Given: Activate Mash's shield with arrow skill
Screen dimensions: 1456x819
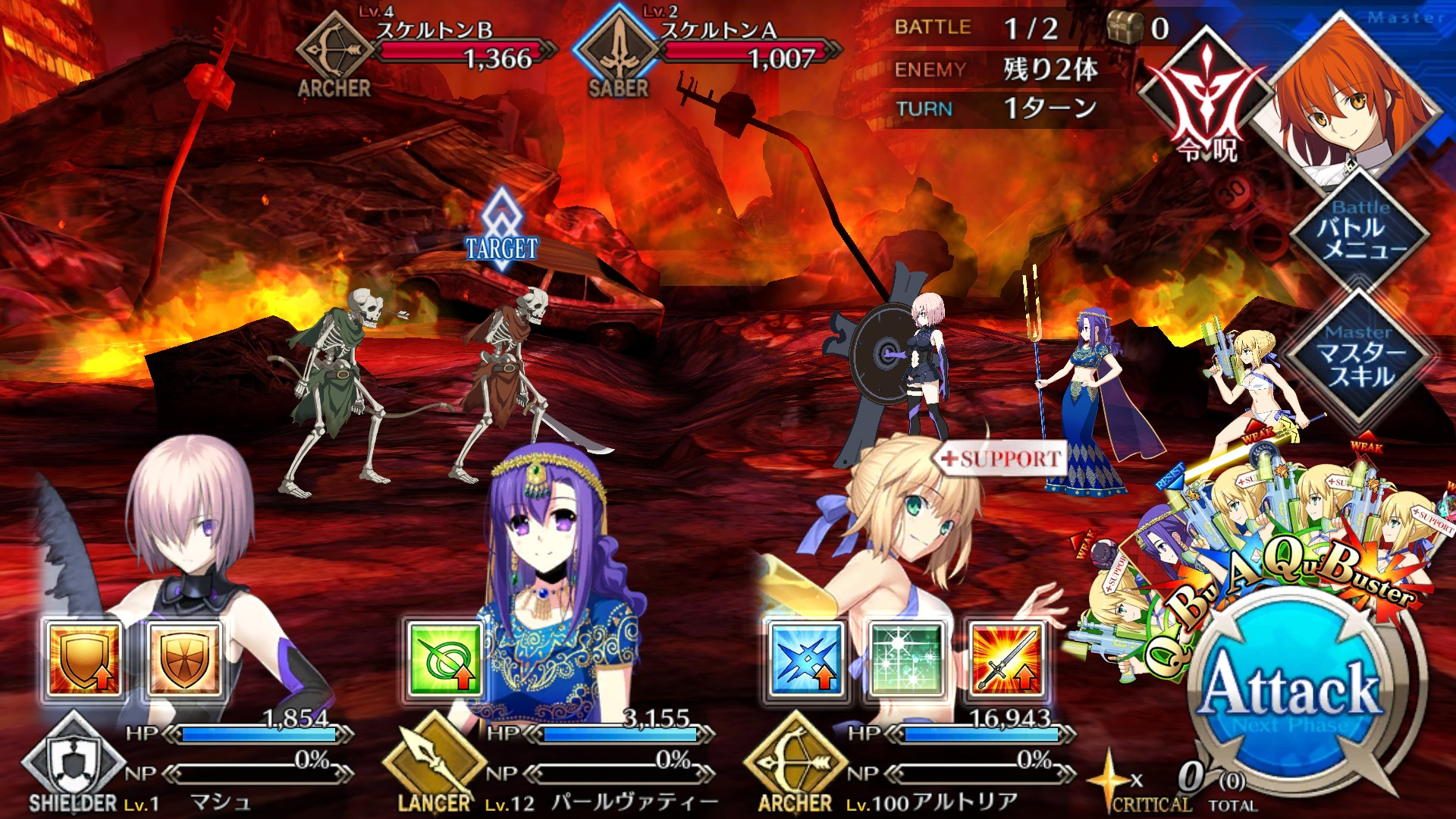Looking at the screenshot, I should coord(83,658).
